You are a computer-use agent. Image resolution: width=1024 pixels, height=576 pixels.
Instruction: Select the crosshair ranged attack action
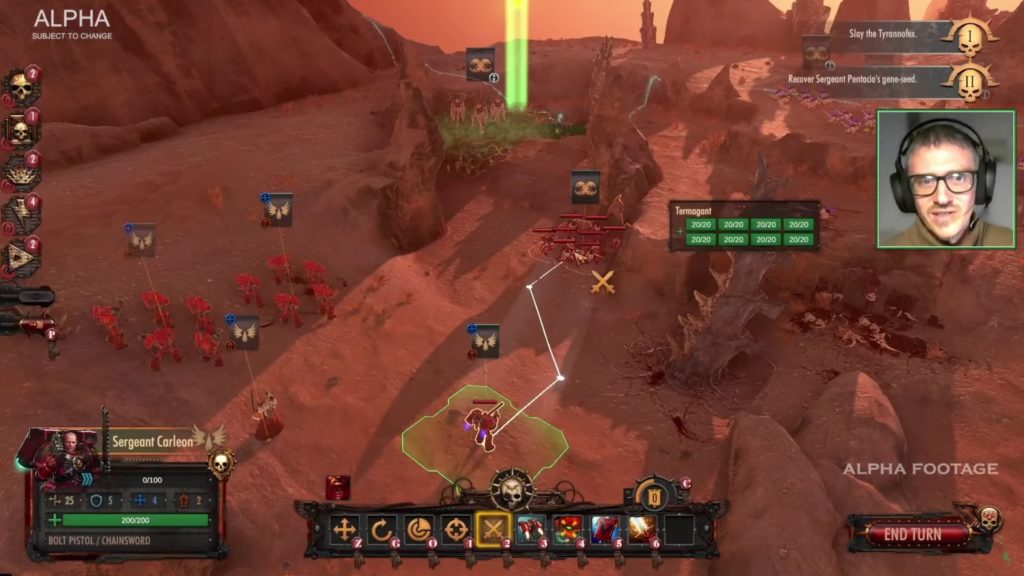pyautogui.click(x=456, y=530)
